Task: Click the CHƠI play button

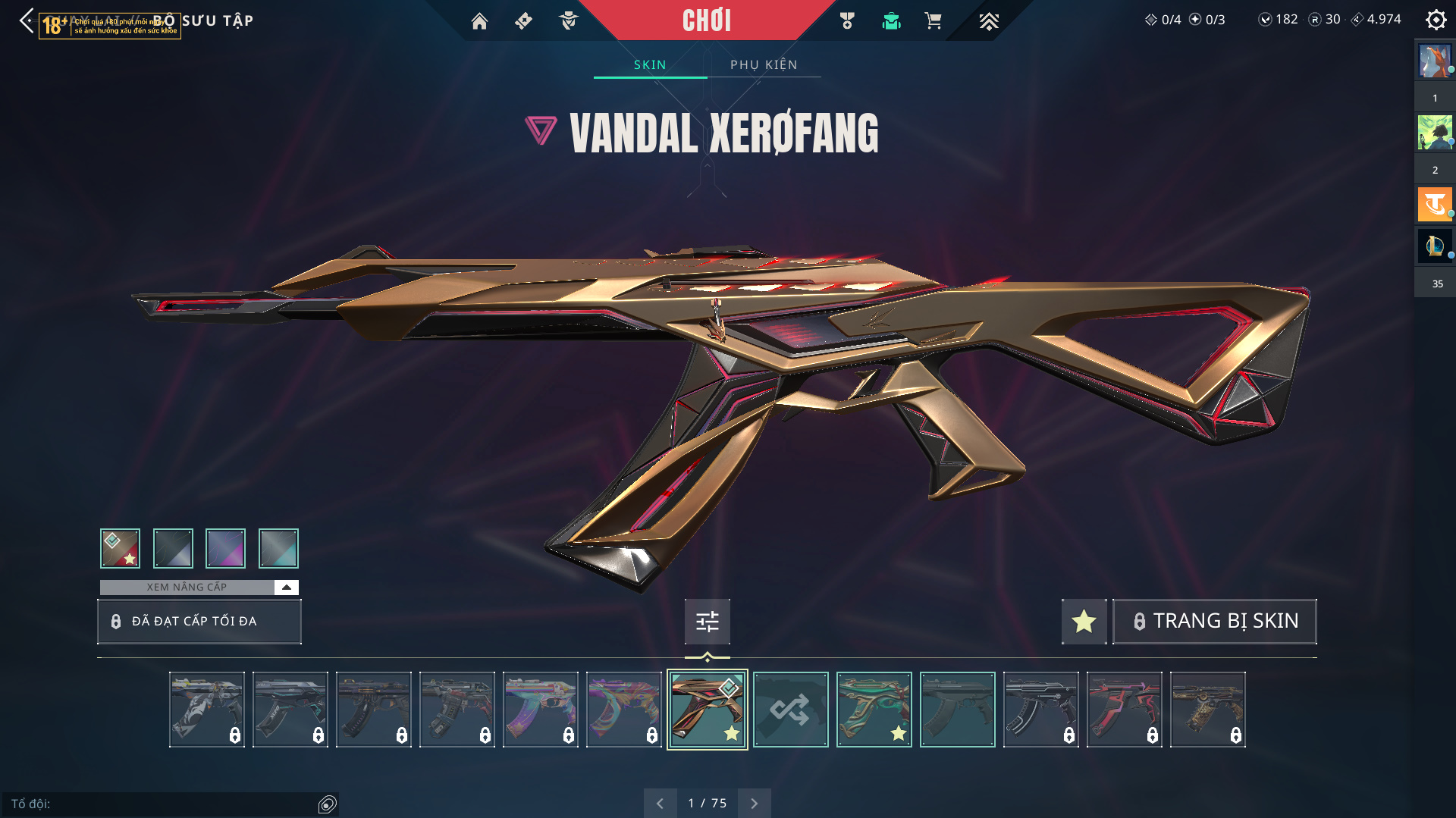Action: click(706, 20)
